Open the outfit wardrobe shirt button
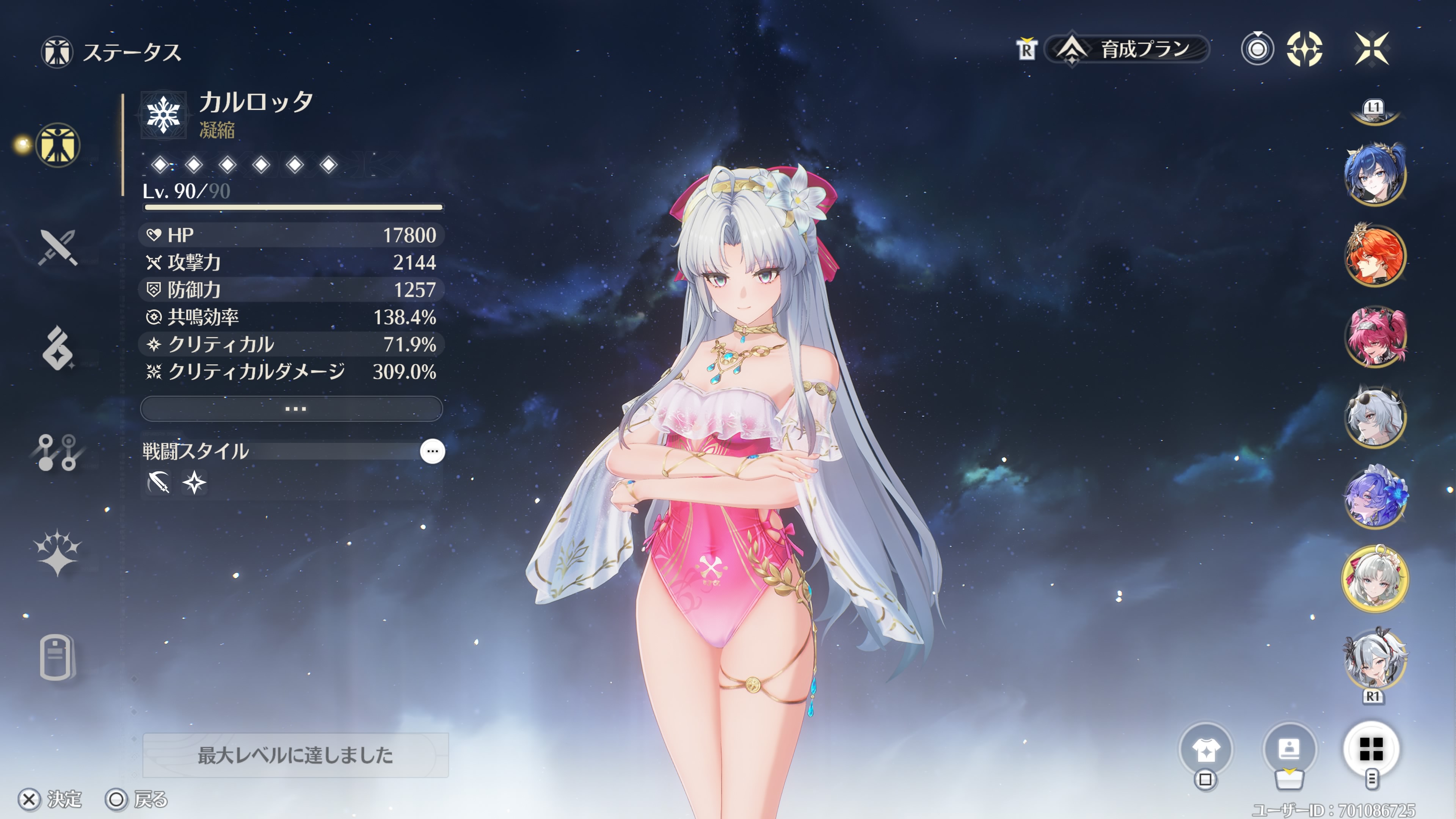Screen dimensions: 1456x819 point(1206,750)
